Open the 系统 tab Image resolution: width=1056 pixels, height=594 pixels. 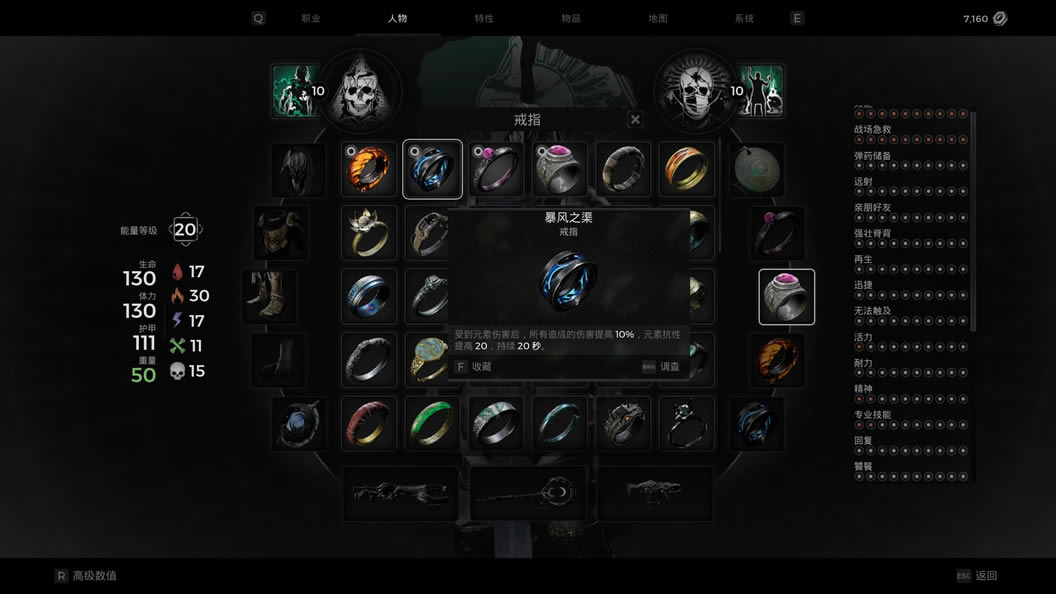(x=744, y=19)
